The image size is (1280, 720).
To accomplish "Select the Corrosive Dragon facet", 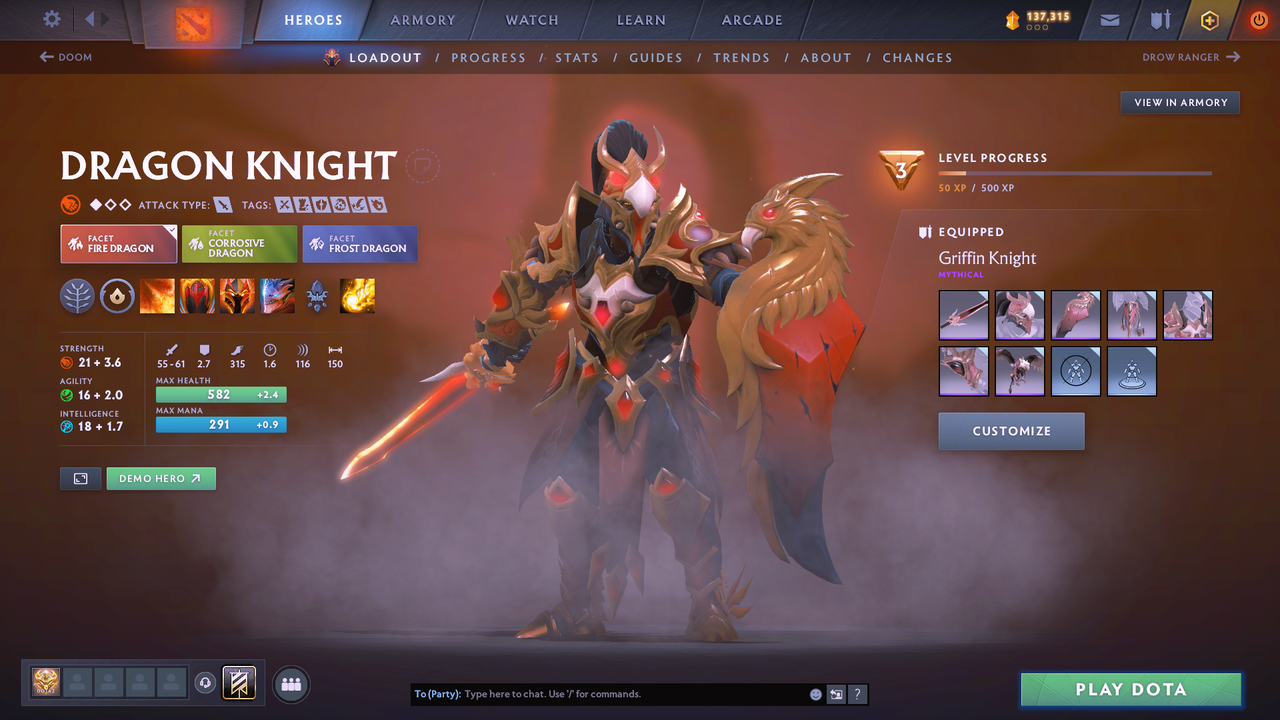I will (x=238, y=243).
